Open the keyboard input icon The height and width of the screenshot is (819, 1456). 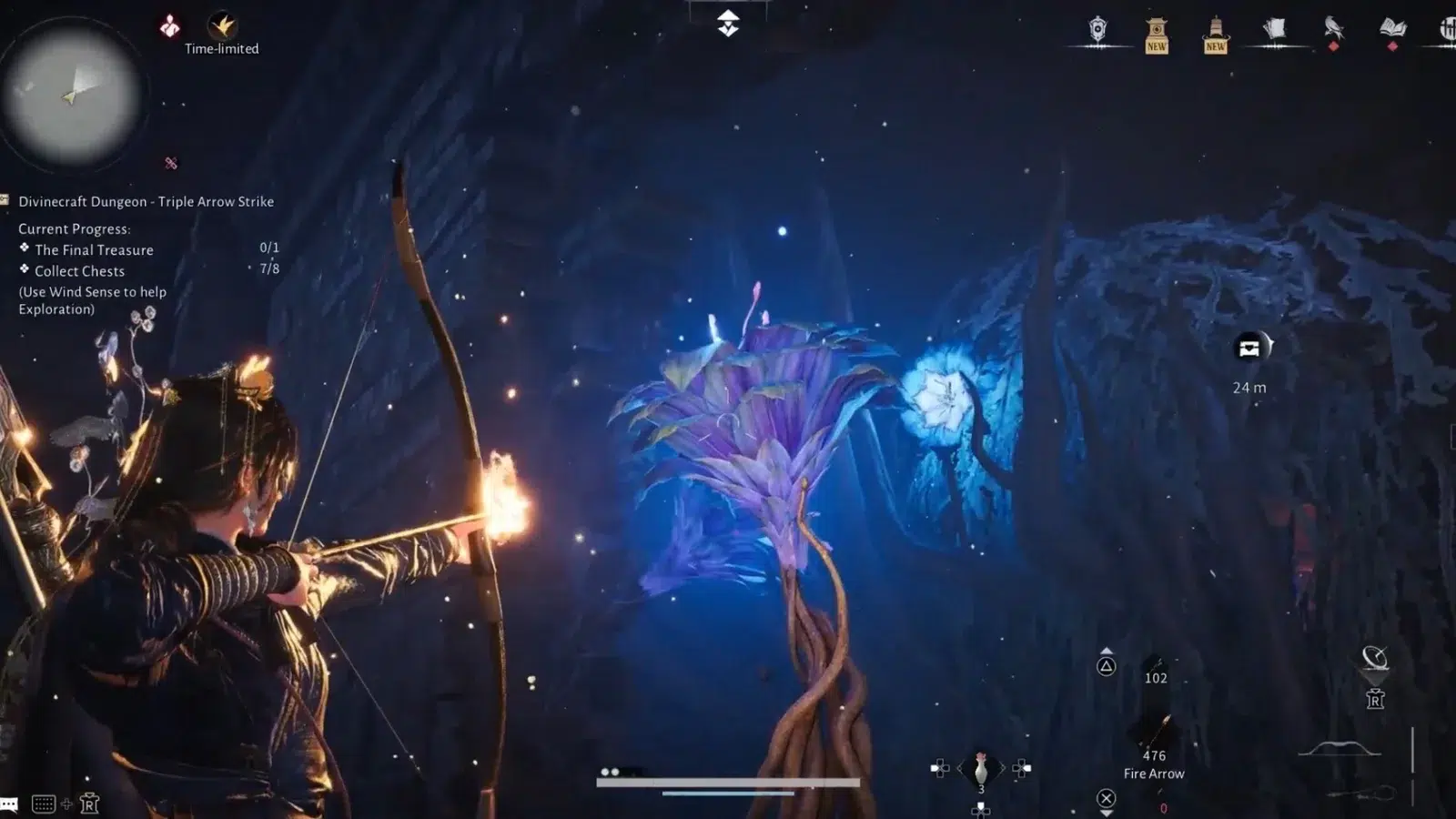click(43, 804)
